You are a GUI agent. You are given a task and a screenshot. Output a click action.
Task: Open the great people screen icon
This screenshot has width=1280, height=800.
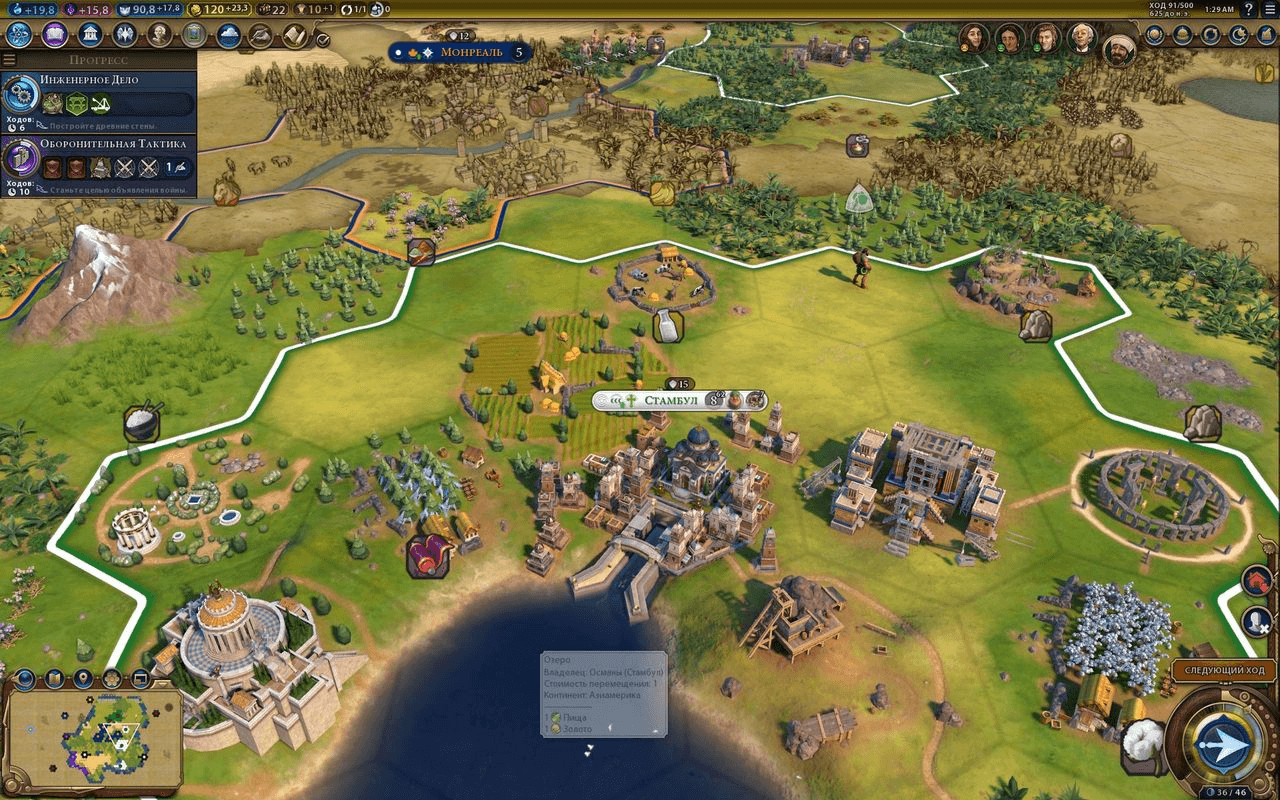point(159,35)
